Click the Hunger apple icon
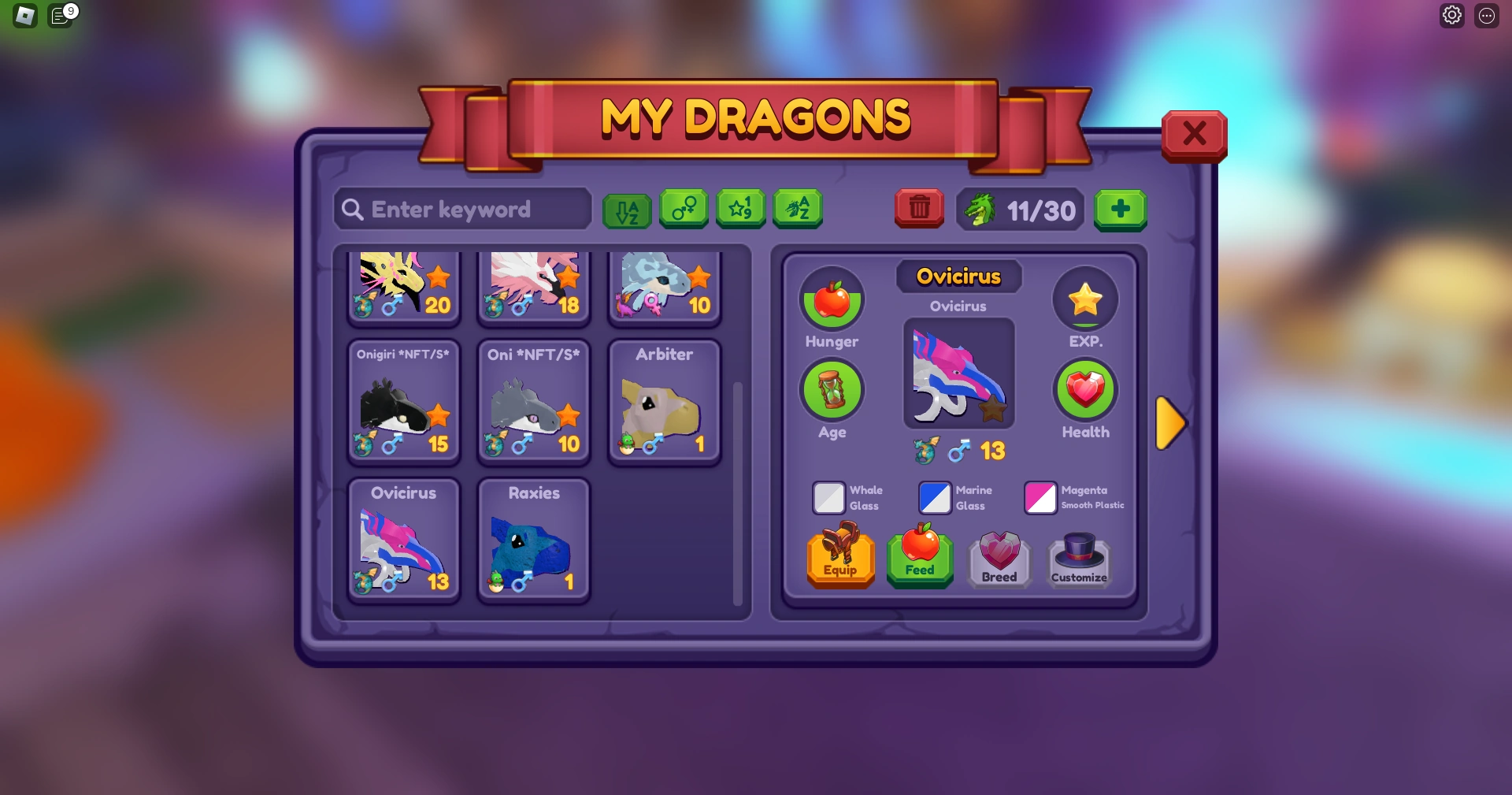Screen dimensions: 1512x795 pyautogui.click(x=832, y=299)
